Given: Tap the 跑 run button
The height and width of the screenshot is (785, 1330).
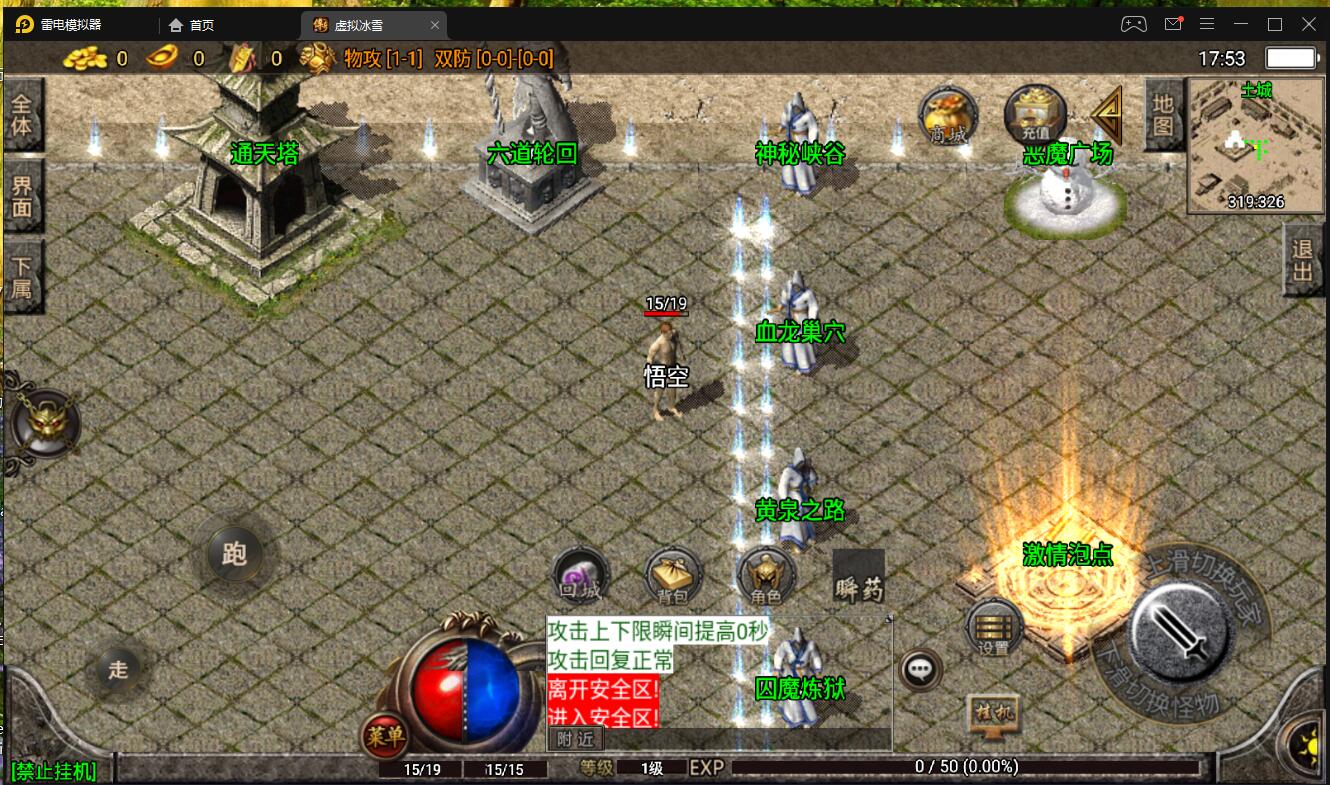Looking at the screenshot, I should [x=235, y=553].
